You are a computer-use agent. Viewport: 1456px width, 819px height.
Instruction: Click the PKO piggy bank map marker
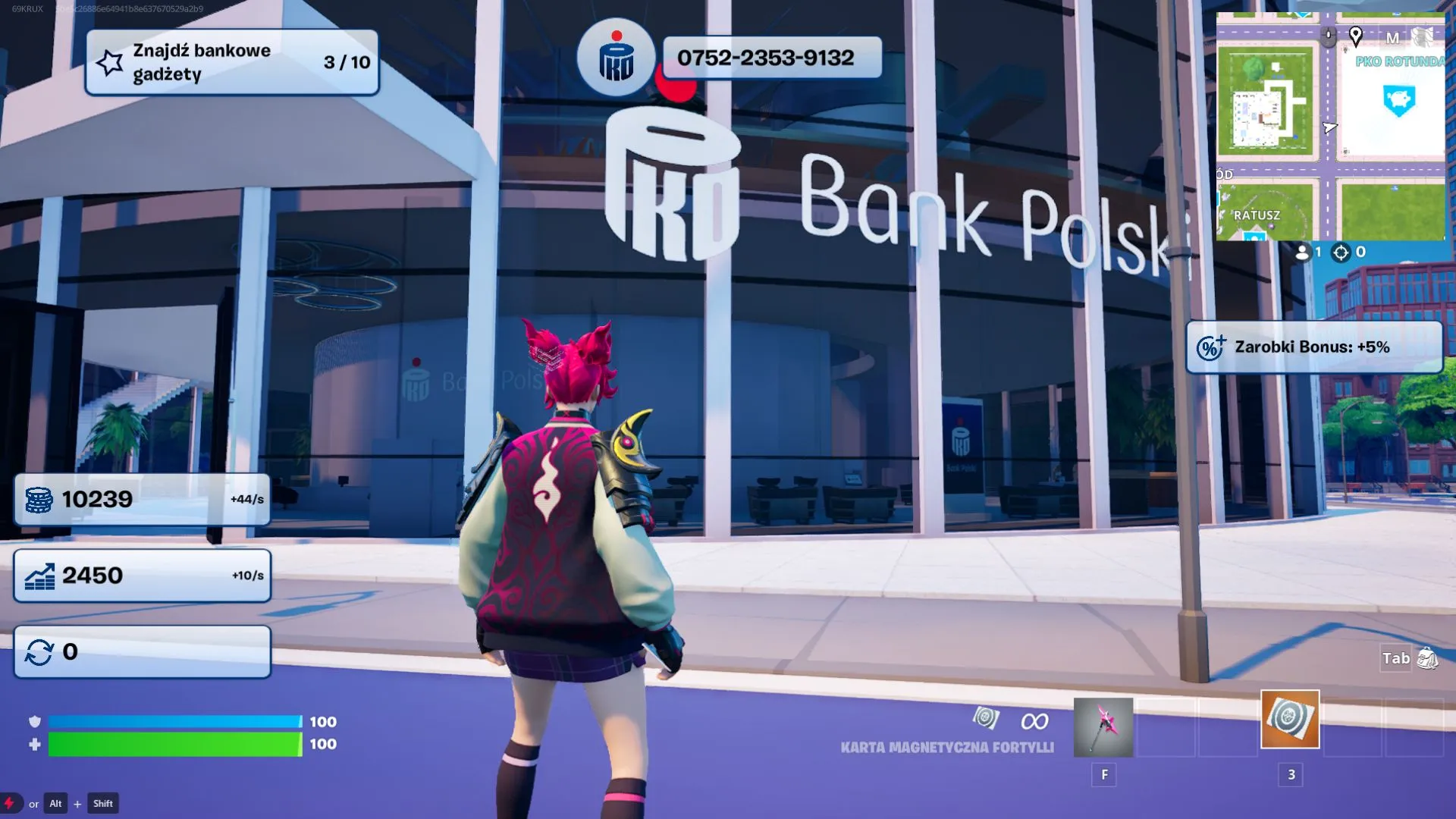[x=1398, y=99]
